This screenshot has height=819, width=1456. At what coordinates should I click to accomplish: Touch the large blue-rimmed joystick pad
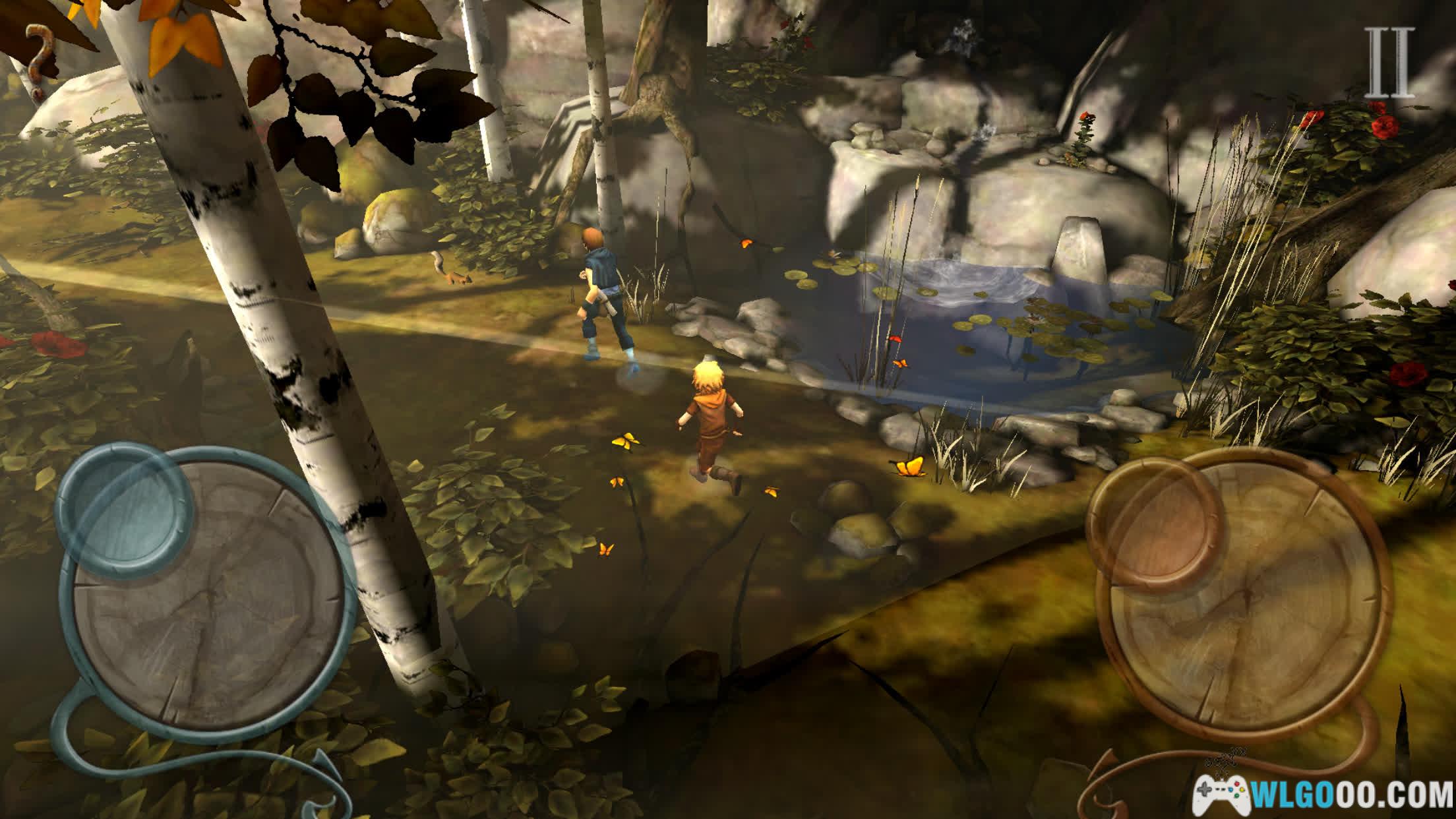(211, 613)
